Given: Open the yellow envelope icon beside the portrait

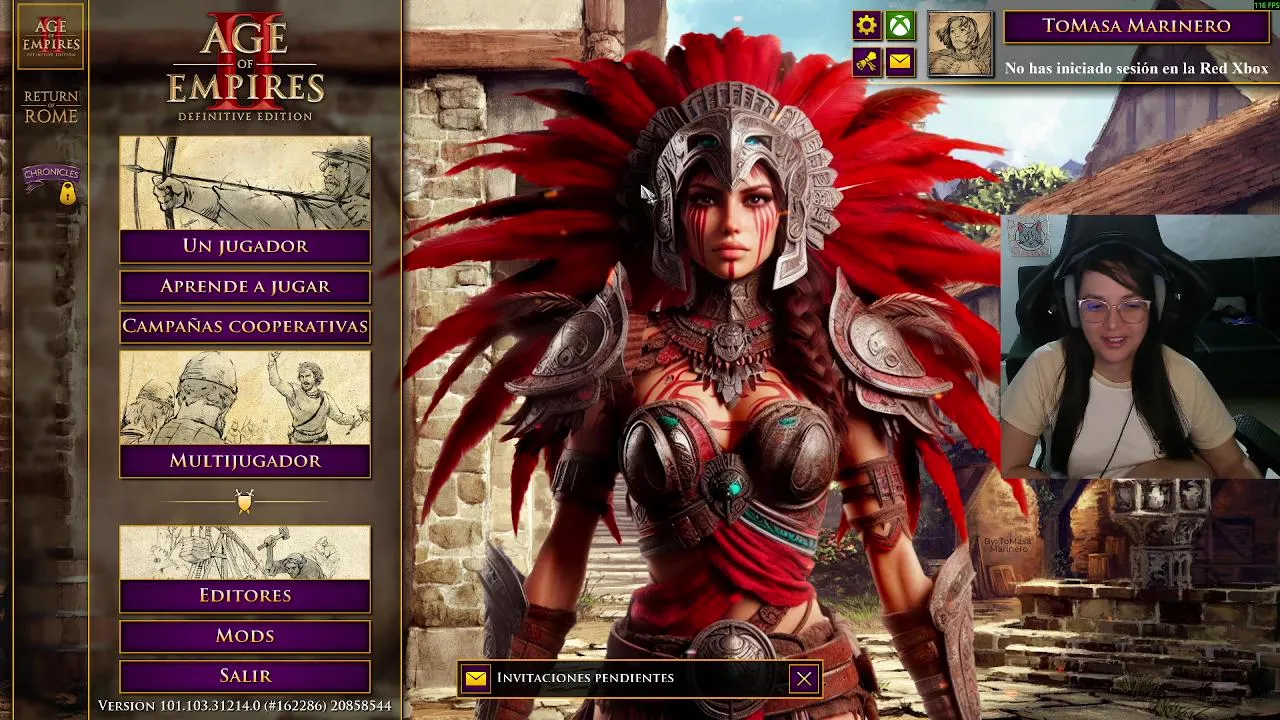Looking at the screenshot, I should [x=900, y=62].
